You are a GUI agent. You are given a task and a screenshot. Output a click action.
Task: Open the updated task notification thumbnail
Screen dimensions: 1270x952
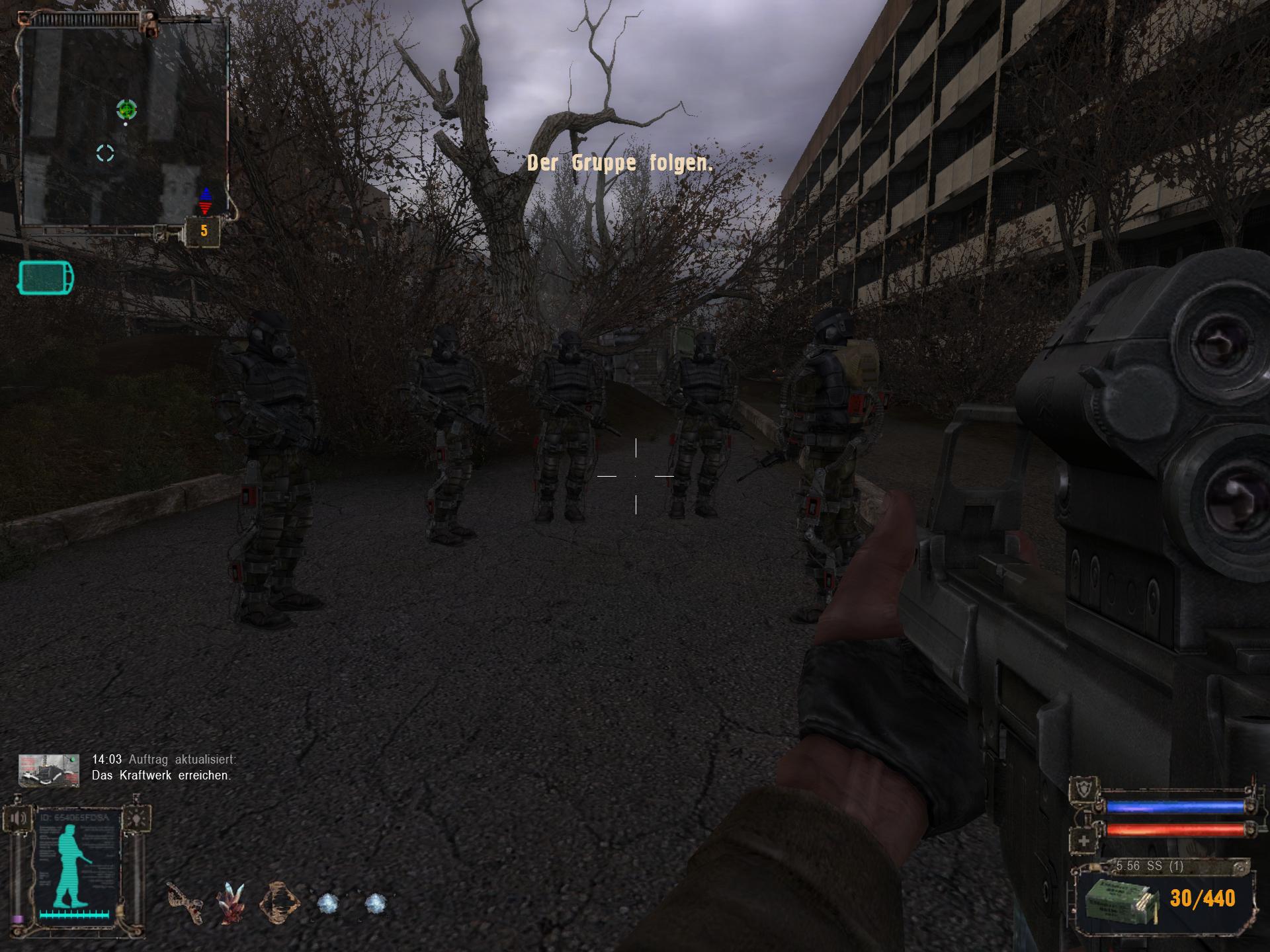click(x=49, y=770)
